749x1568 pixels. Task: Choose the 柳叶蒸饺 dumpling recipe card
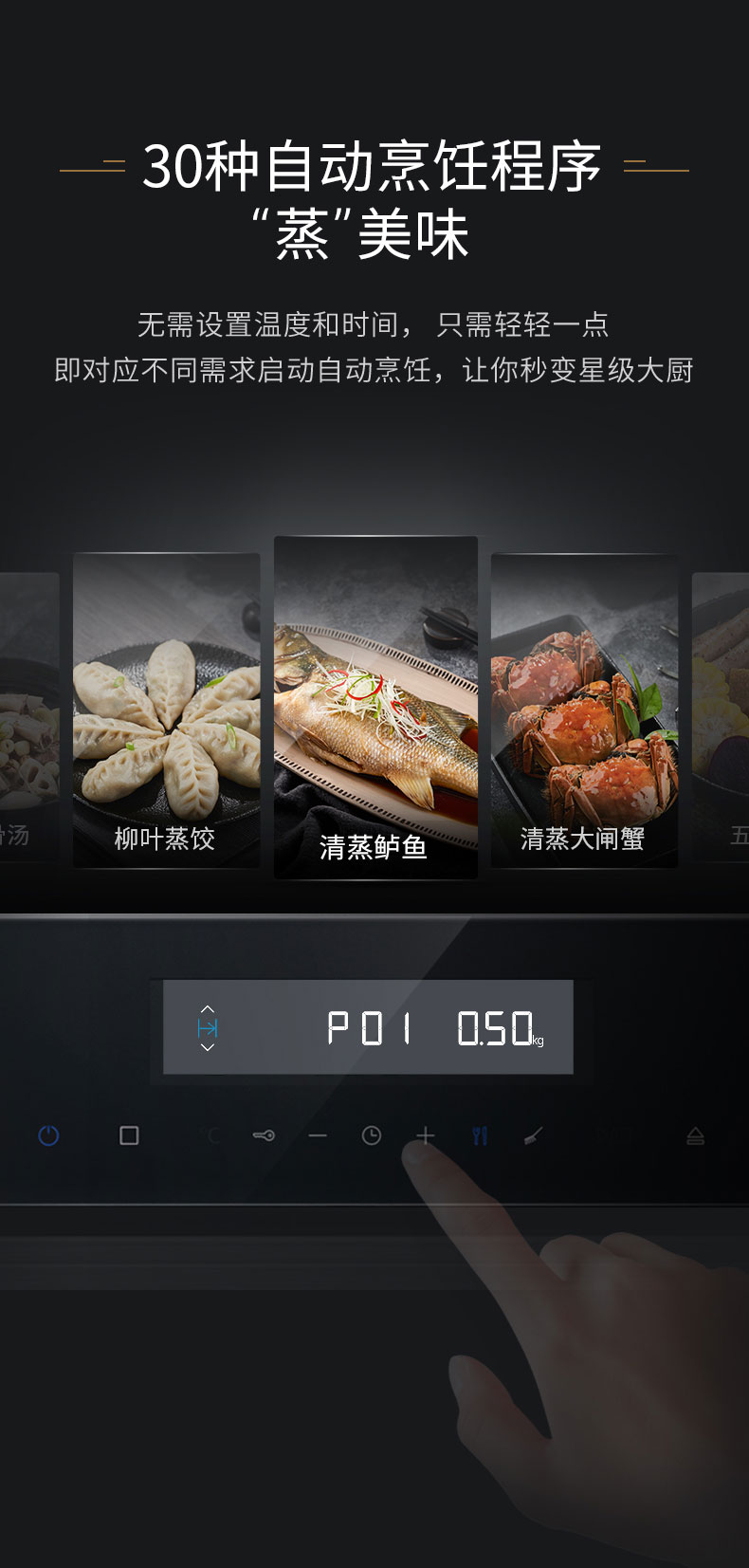[166, 710]
